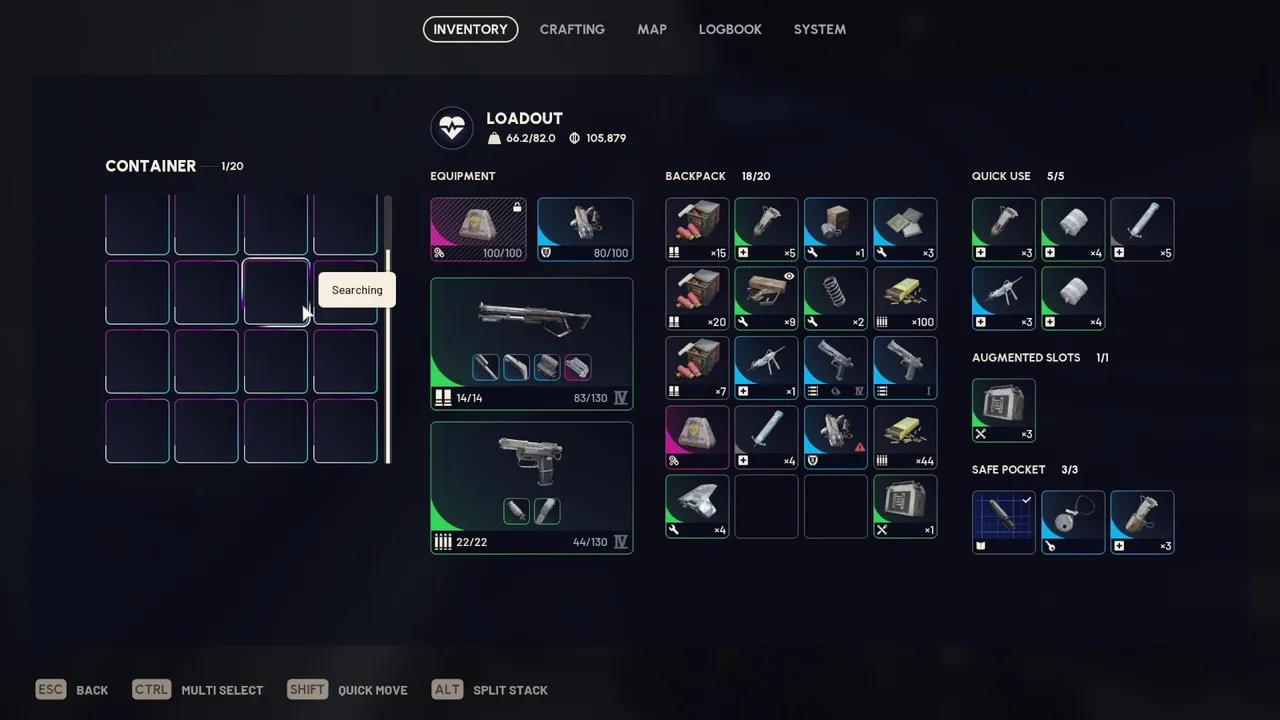Open the Map tab
Viewport: 1280px width, 720px height.
pyautogui.click(x=652, y=29)
